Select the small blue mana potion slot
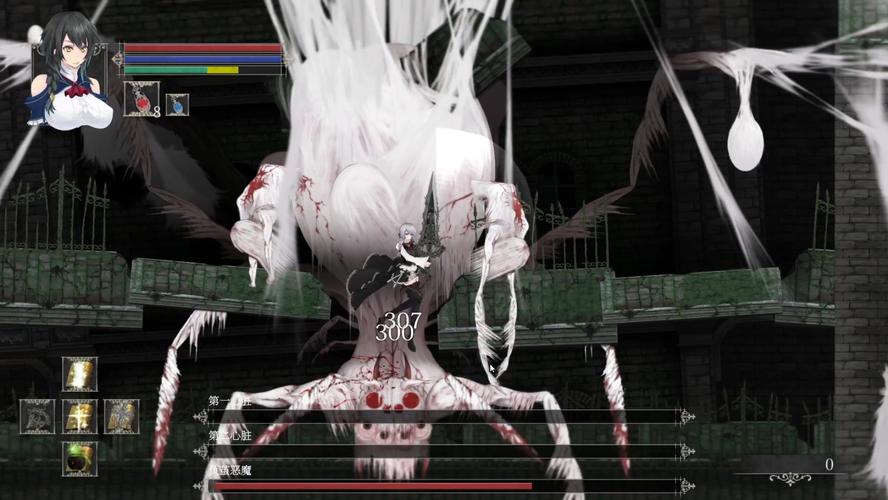Viewport: 888px width, 500px height. click(177, 104)
